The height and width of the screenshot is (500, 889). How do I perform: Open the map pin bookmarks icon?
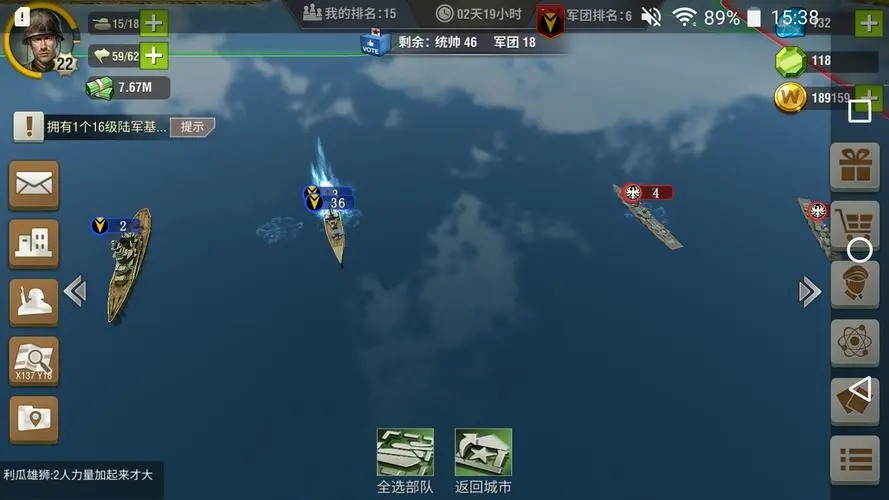(34, 419)
